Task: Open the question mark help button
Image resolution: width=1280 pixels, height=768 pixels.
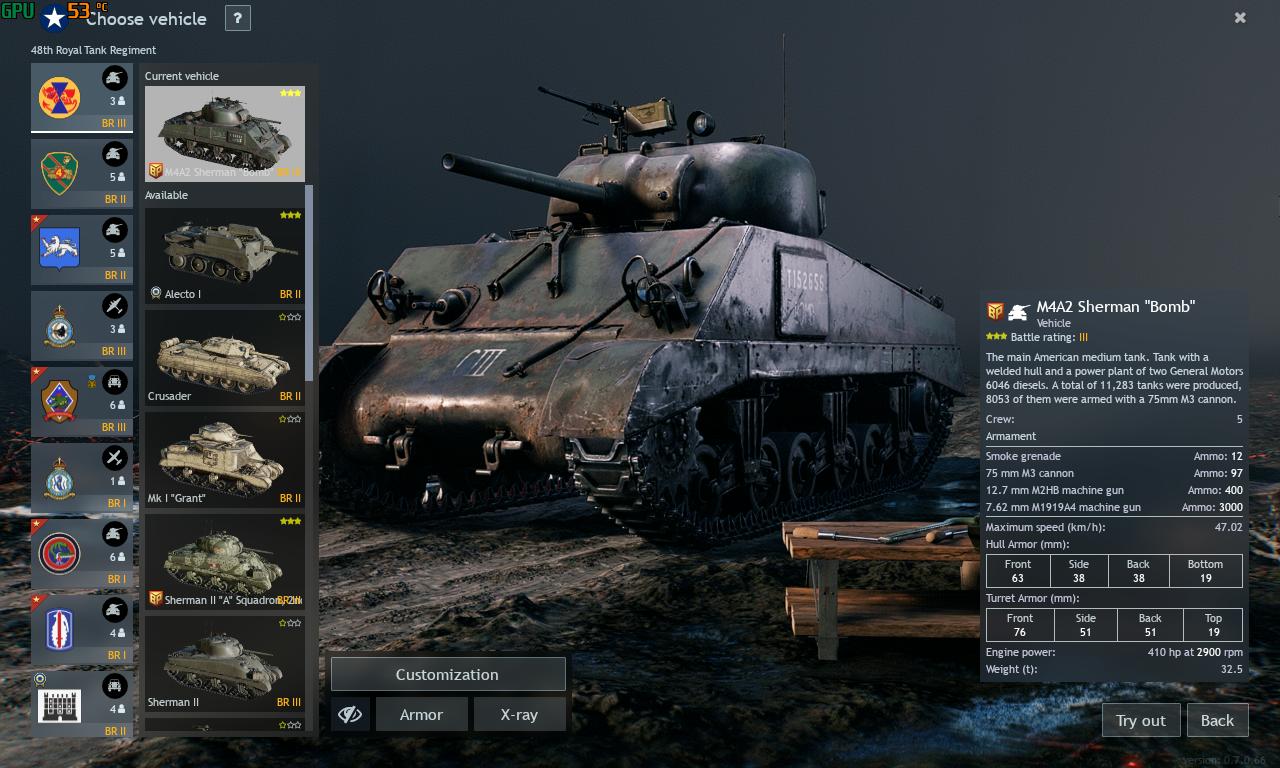Action: [237, 18]
